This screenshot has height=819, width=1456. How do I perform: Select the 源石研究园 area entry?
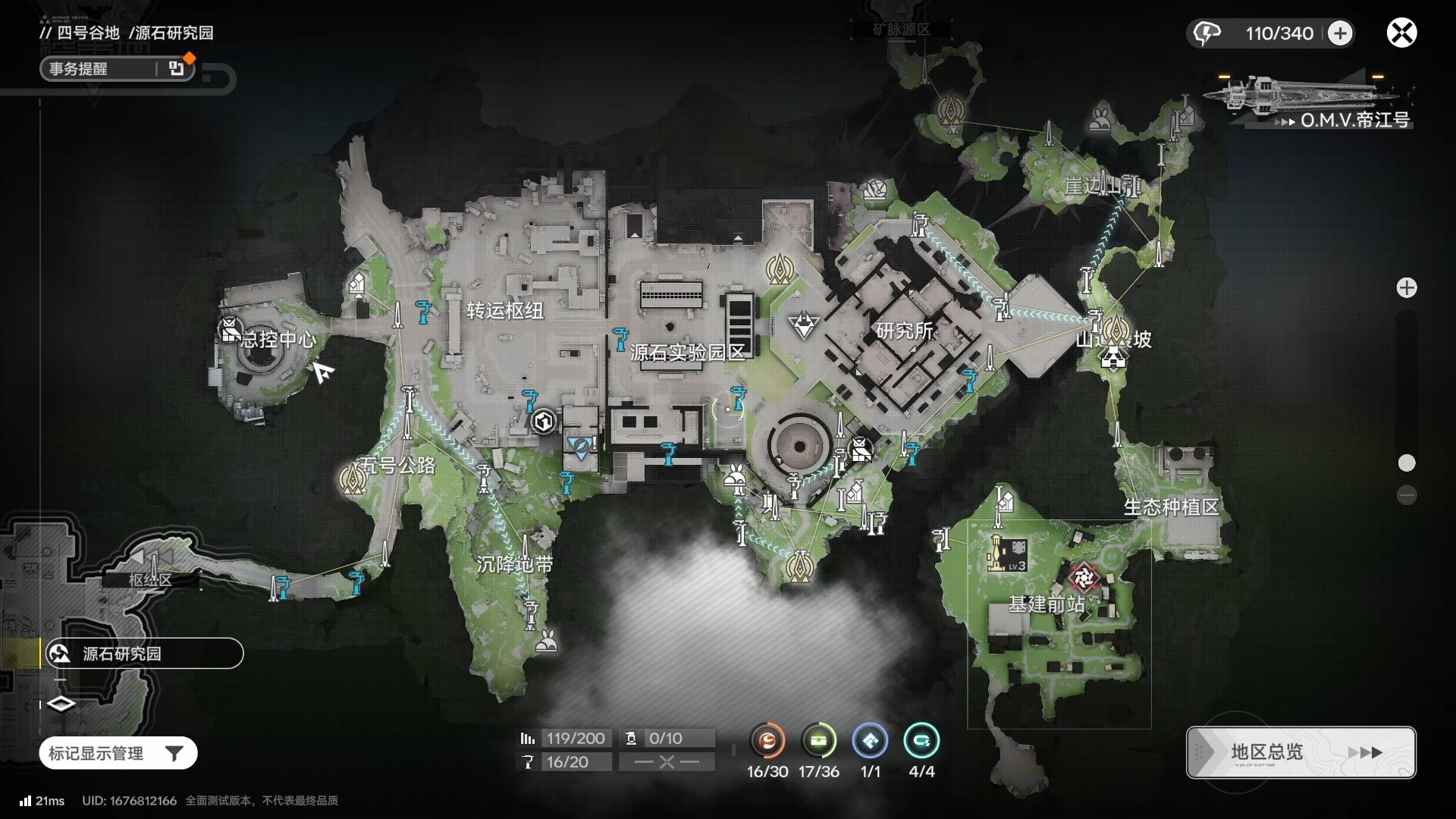point(144,654)
